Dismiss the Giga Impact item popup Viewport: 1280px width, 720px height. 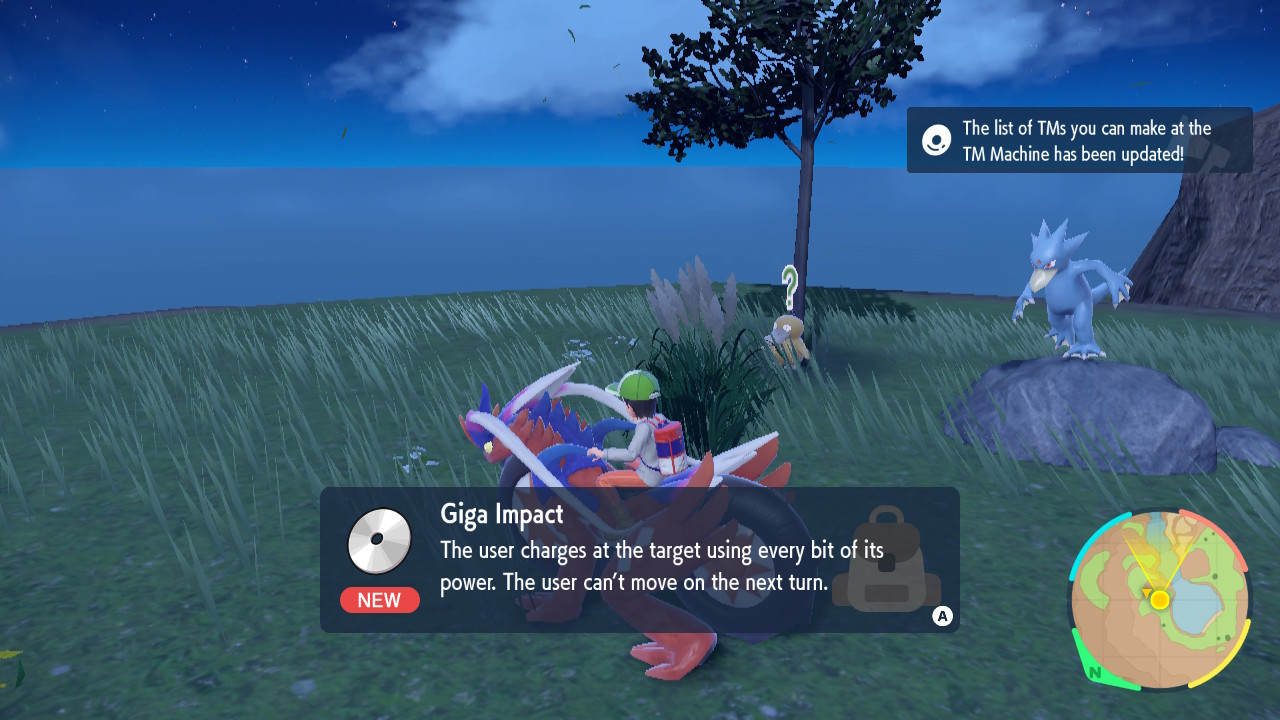942,616
